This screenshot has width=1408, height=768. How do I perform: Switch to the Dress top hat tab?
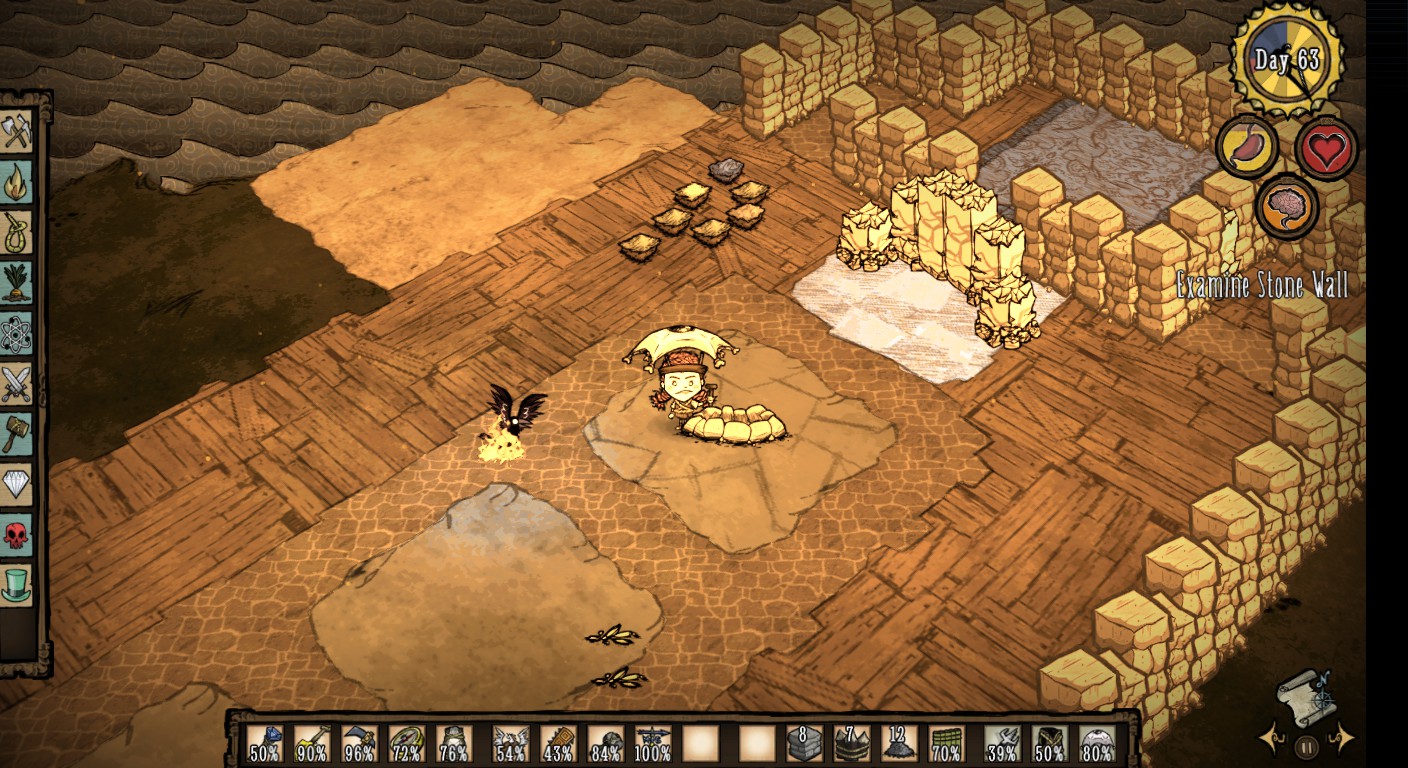pos(17,585)
